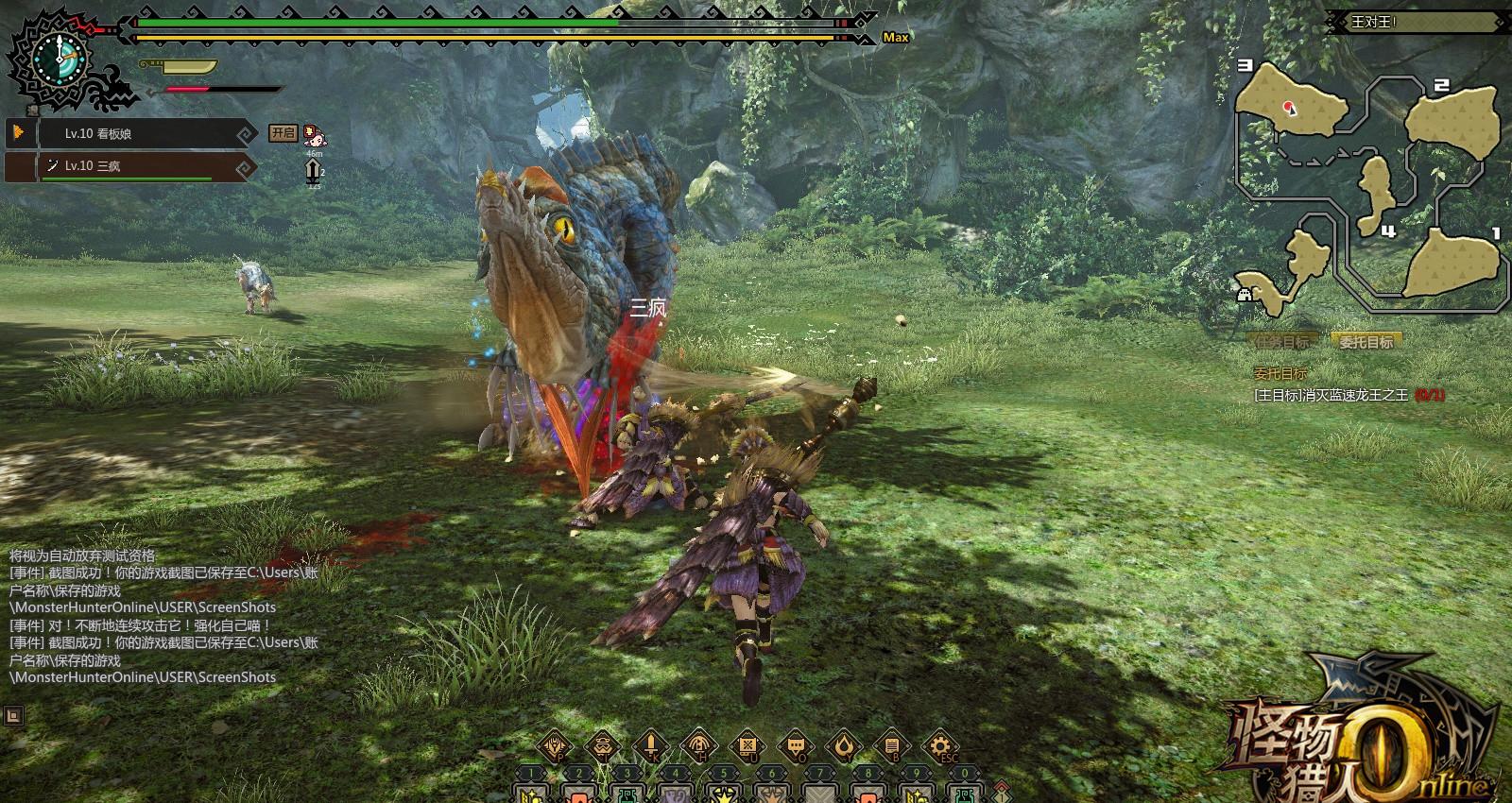Expand the chat log corner button
The height and width of the screenshot is (803, 1512).
[13, 715]
